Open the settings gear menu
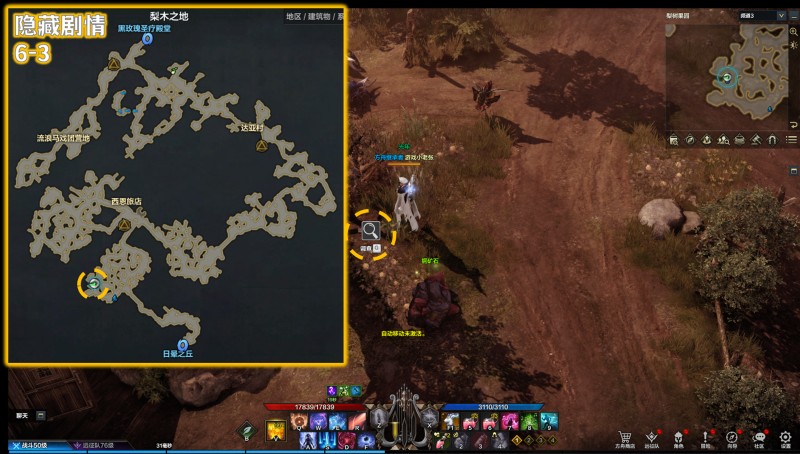The image size is (800, 454). (x=786, y=436)
